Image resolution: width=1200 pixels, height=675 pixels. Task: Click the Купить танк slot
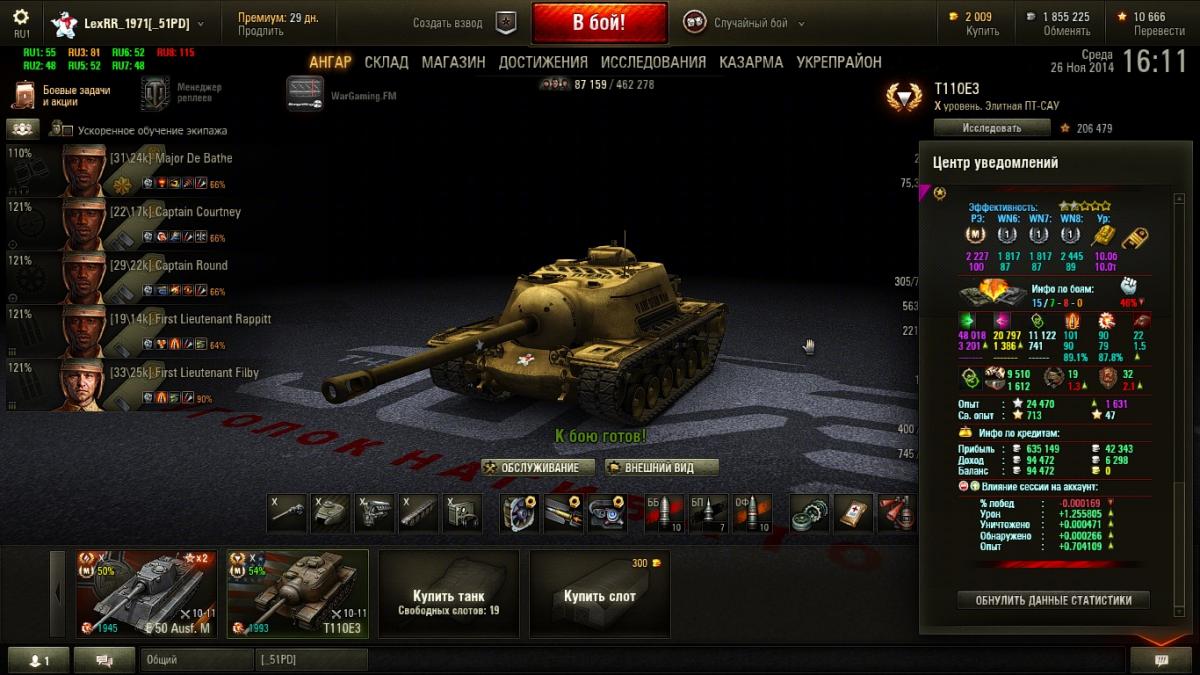tap(448, 593)
